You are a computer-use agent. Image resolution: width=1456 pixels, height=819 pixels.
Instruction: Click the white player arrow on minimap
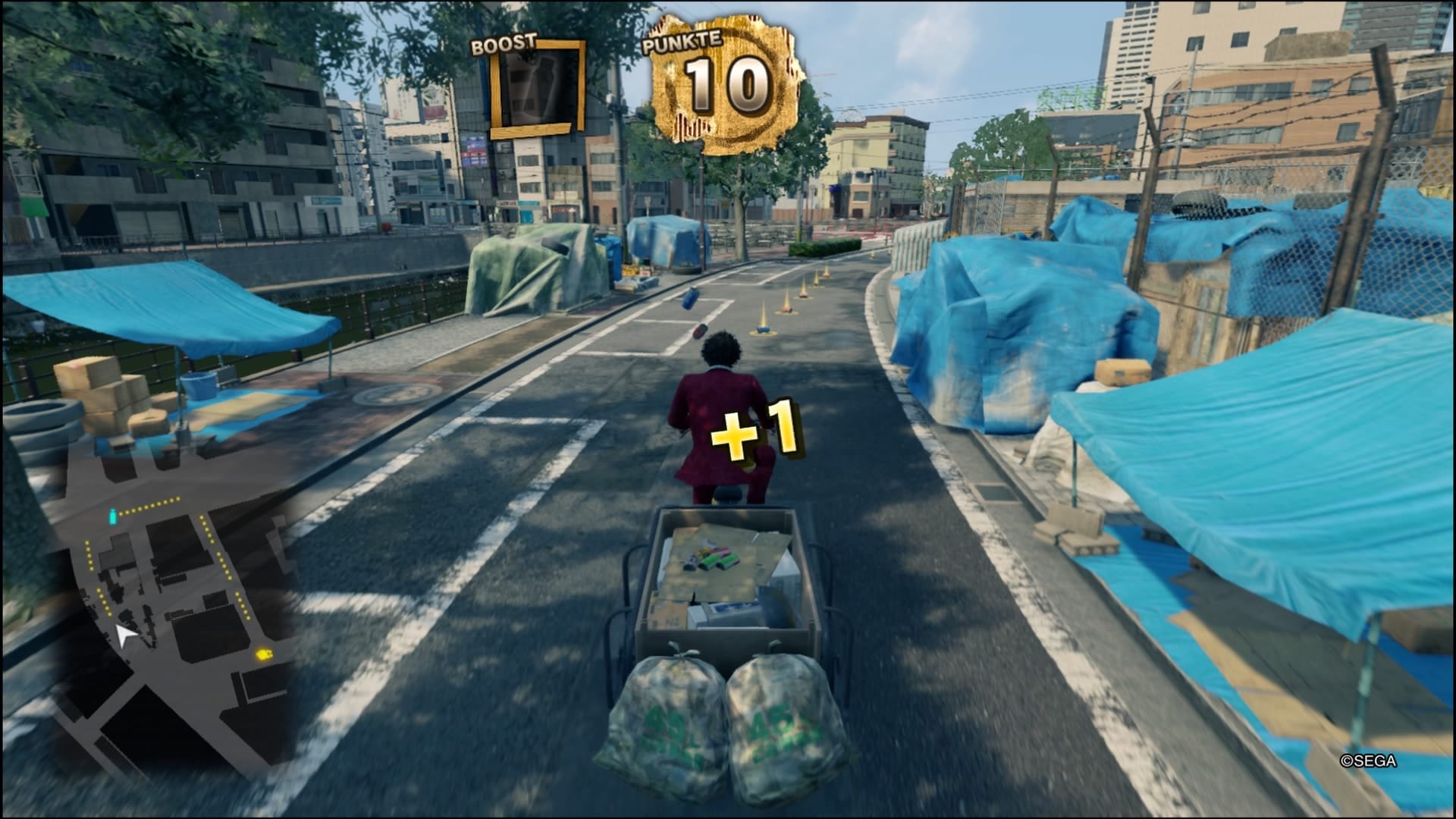click(x=125, y=635)
